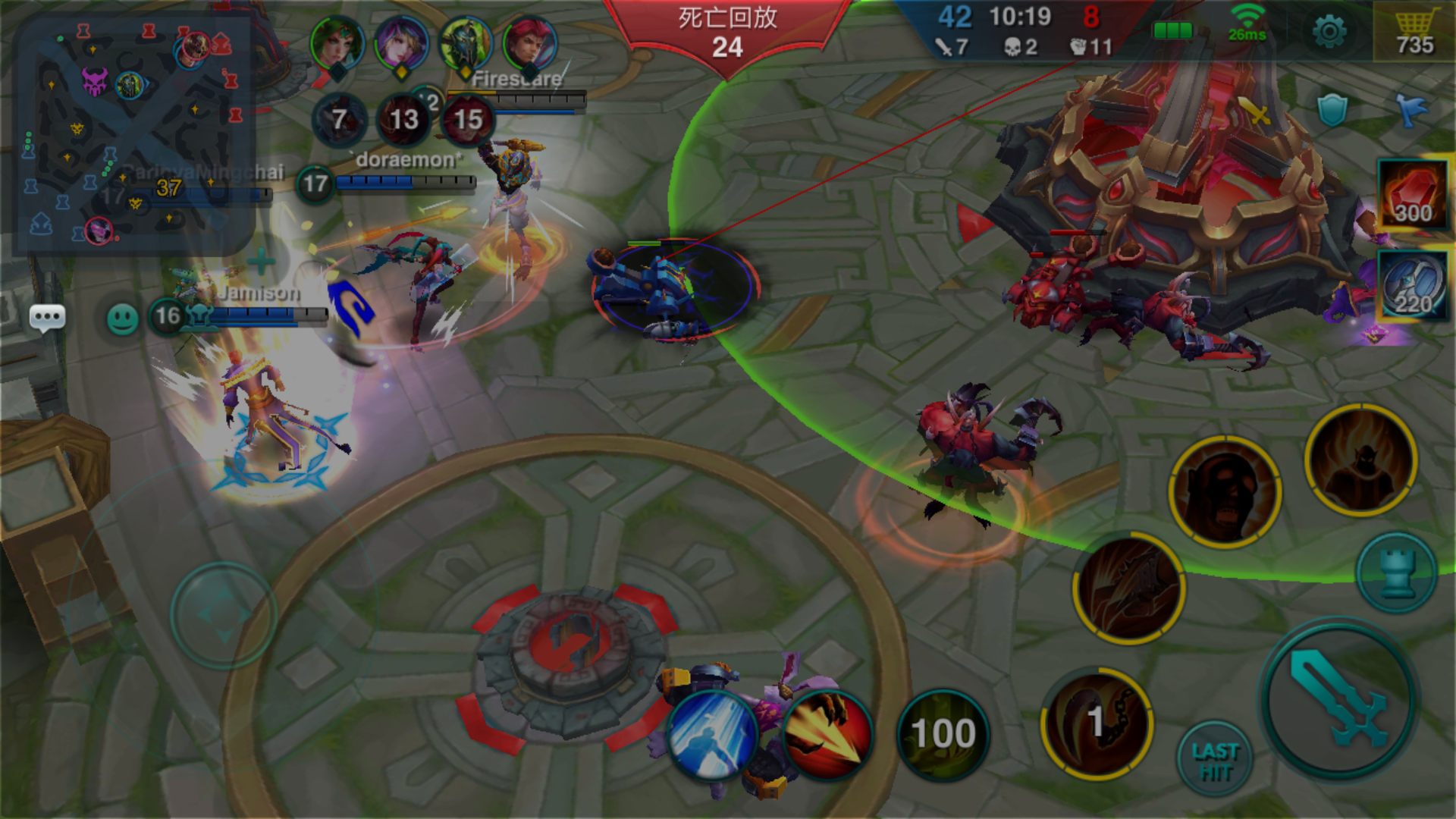Buy the silver gauntlet item costing 220
The image size is (1456, 819).
[x=1412, y=285]
